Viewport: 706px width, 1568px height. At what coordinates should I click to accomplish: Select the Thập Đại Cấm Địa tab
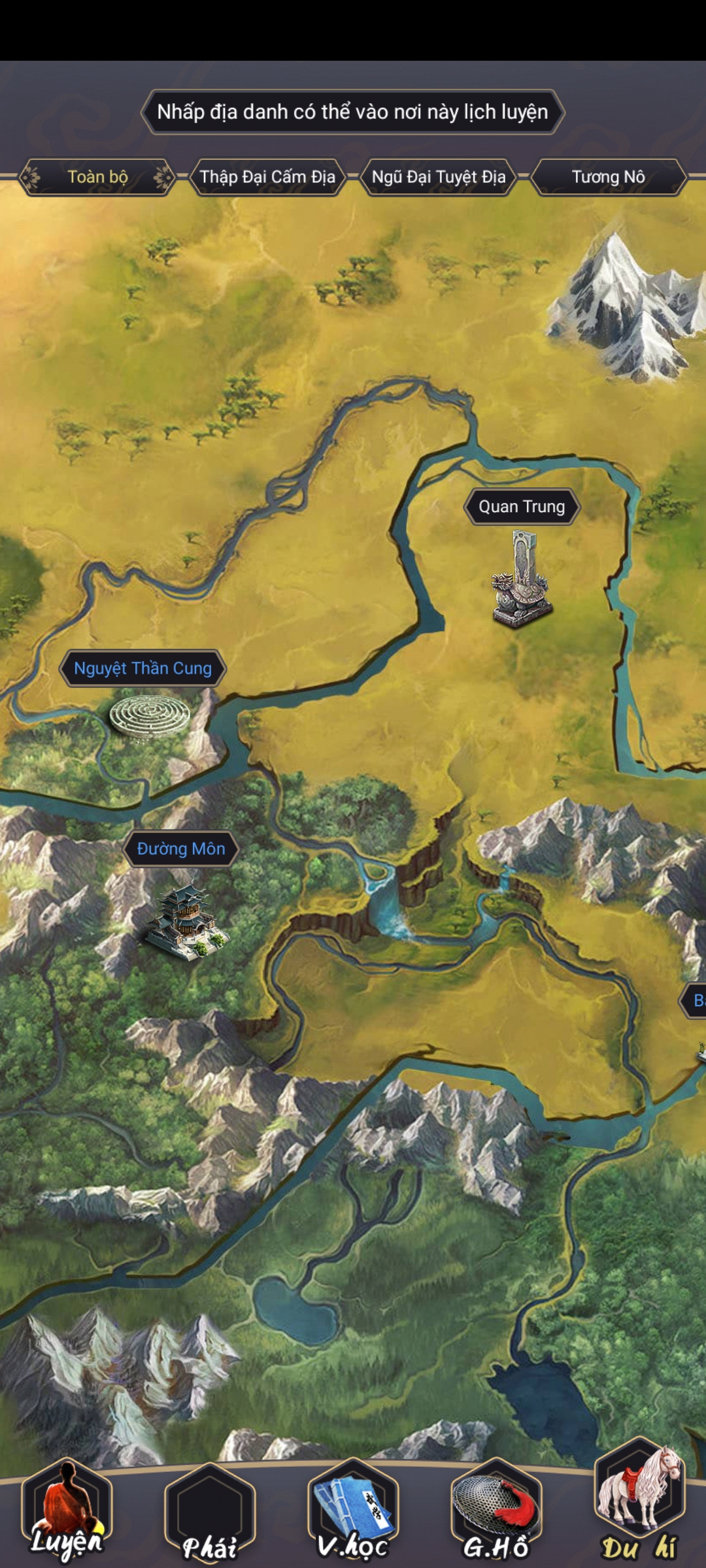tap(267, 177)
